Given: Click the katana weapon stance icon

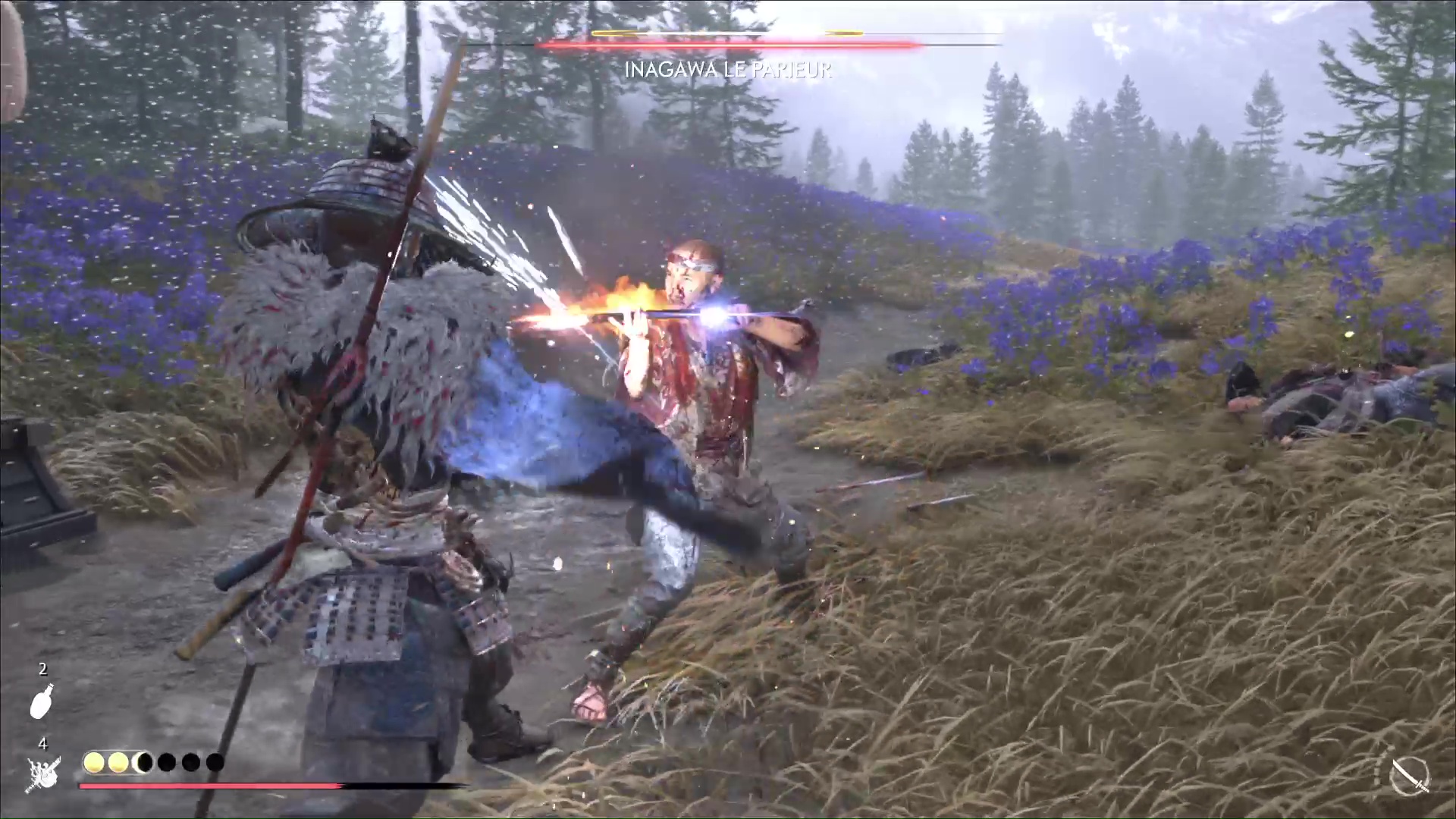Looking at the screenshot, I should [1410, 777].
